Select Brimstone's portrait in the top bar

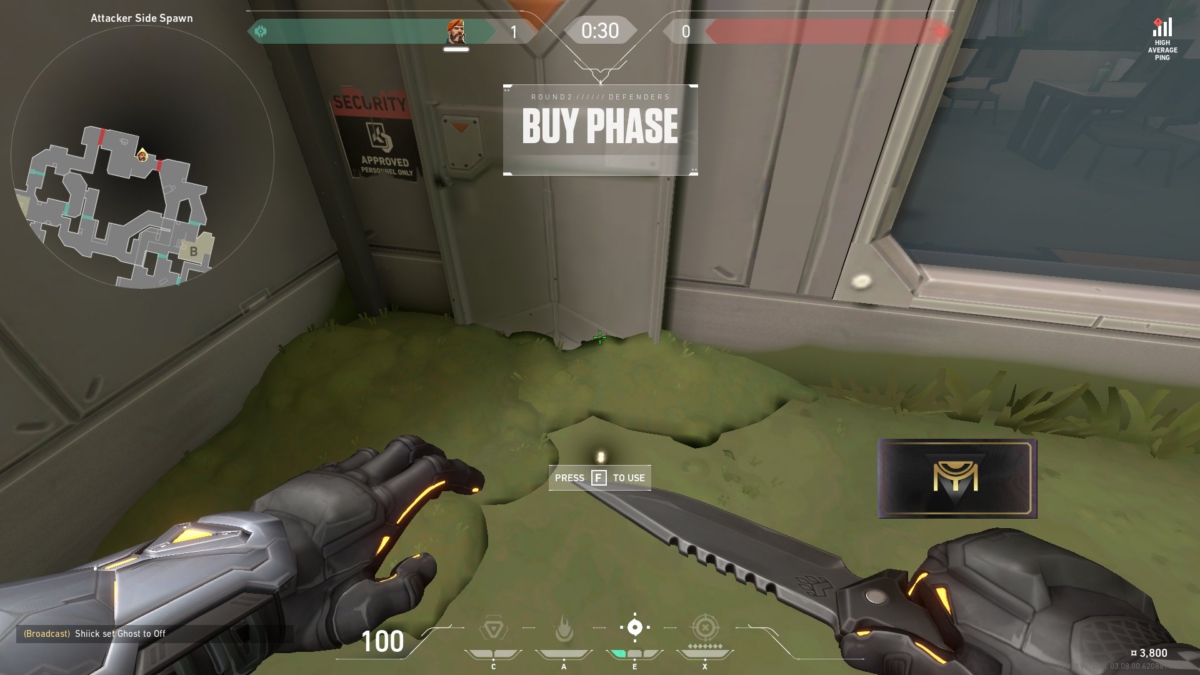[457, 32]
